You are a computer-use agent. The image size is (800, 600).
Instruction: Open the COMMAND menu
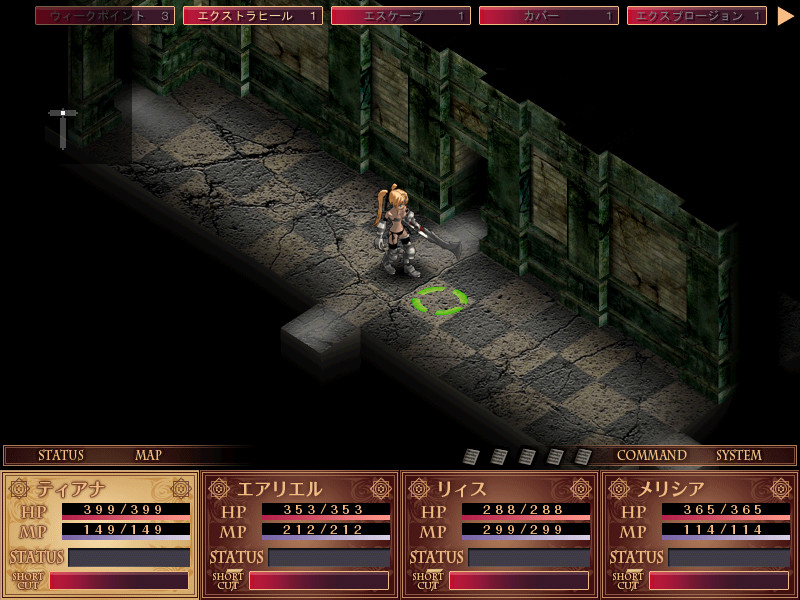click(651, 455)
